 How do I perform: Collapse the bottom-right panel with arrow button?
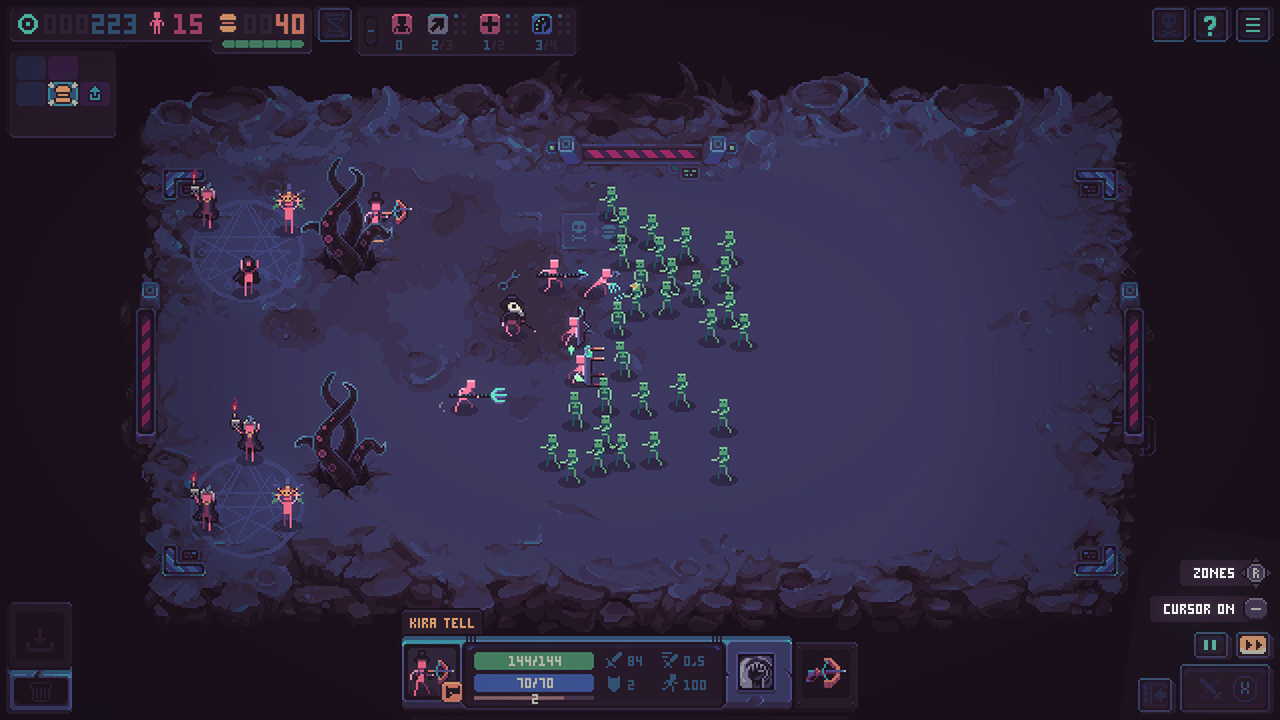tap(1155, 694)
